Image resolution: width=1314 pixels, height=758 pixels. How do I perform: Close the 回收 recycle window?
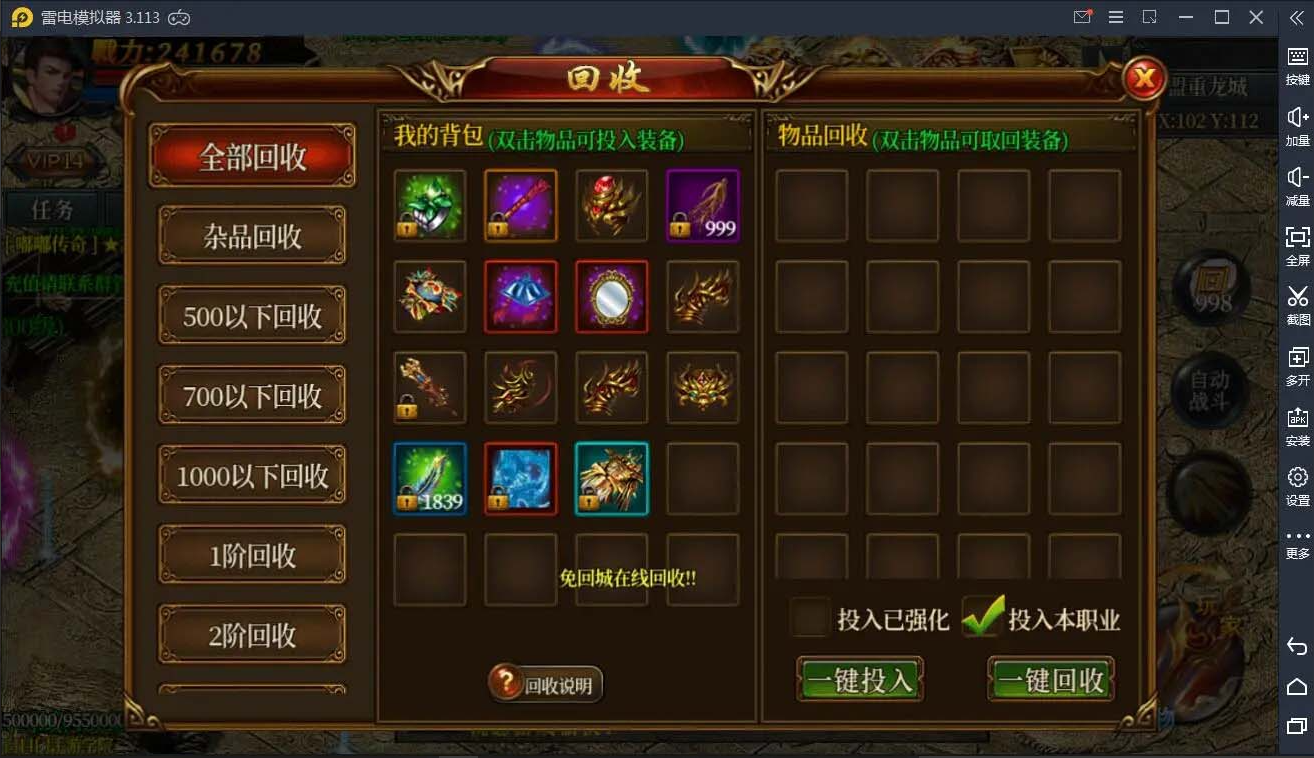[1144, 78]
